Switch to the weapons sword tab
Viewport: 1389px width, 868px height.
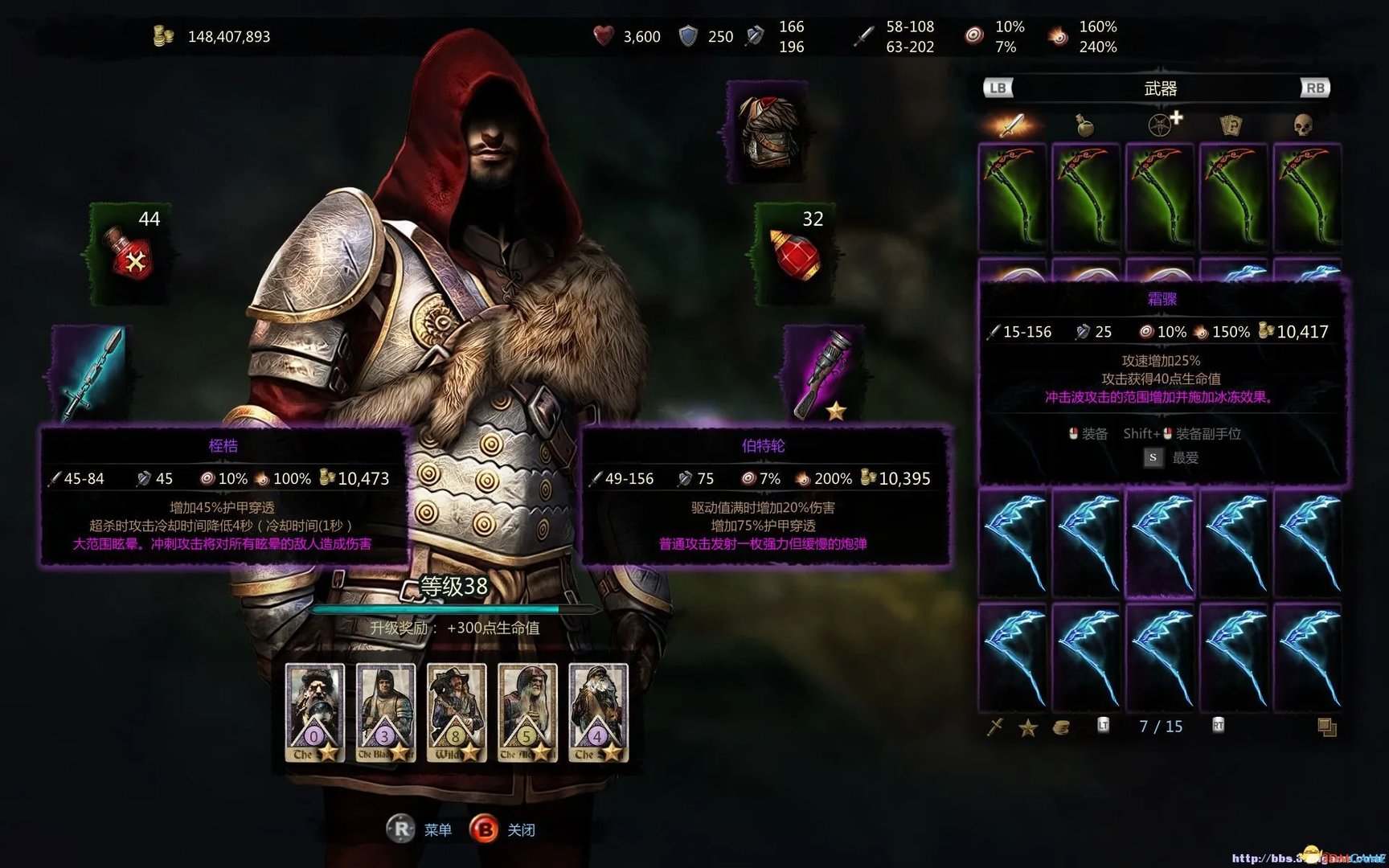(1011, 125)
